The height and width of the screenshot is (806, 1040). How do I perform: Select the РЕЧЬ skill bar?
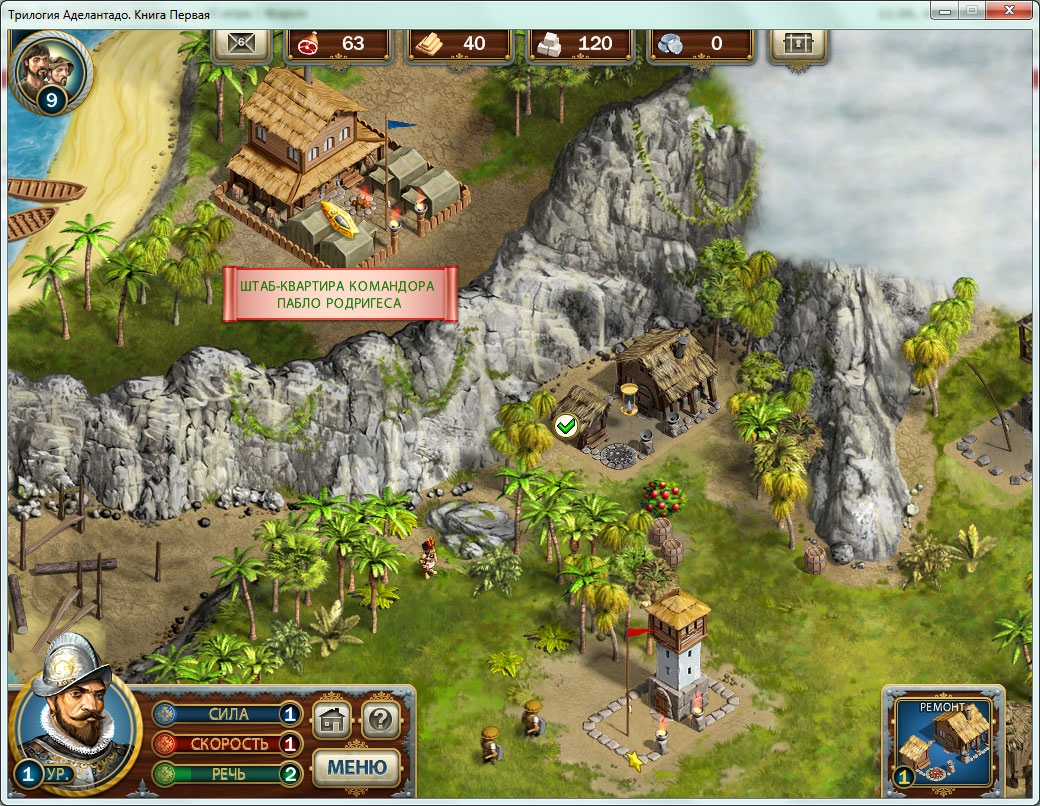pyautogui.click(x=227, y=773)
